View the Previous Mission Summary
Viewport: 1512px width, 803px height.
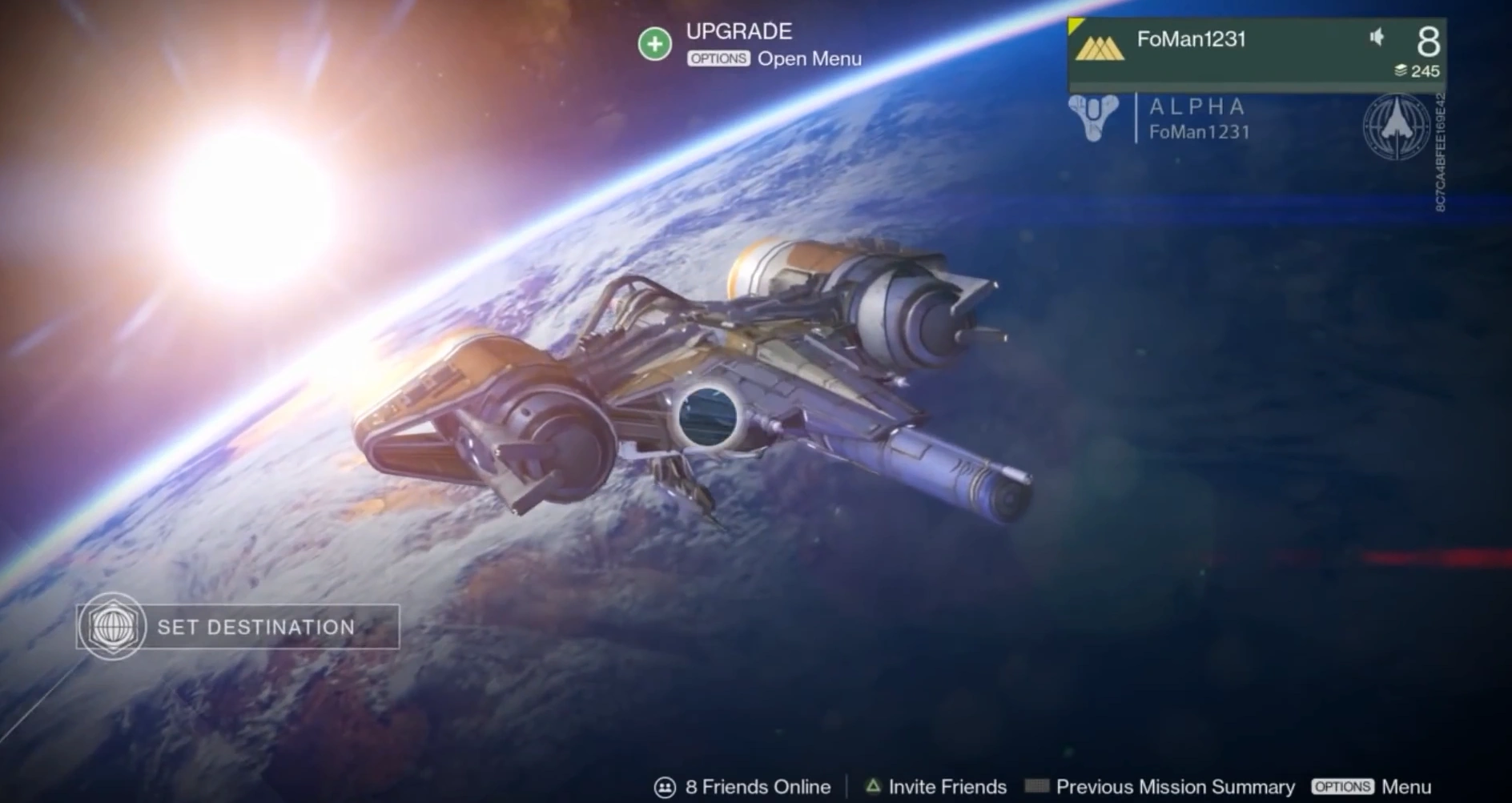click(1175, 786)
